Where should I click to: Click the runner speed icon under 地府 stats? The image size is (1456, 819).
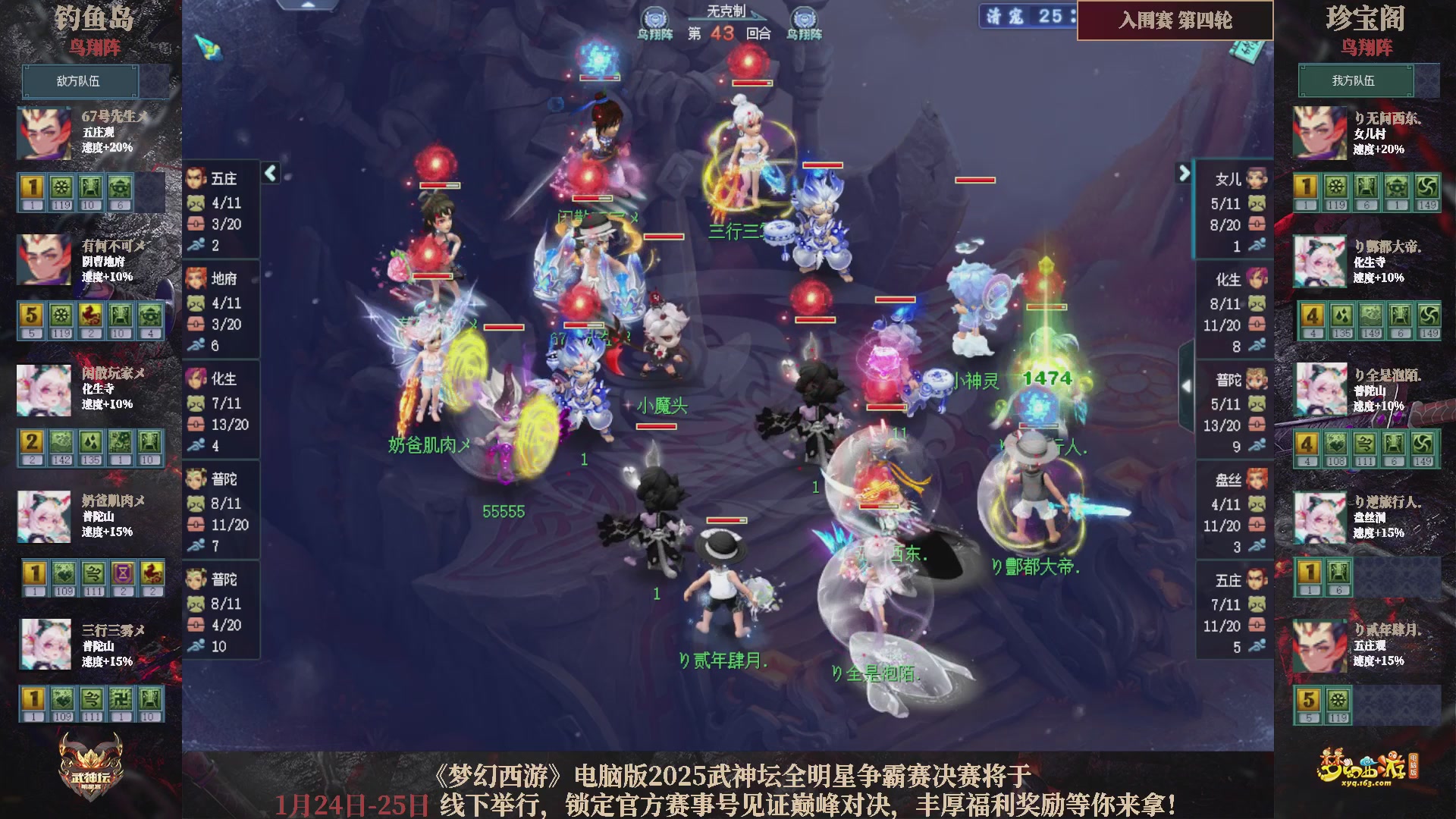[197, 345]
